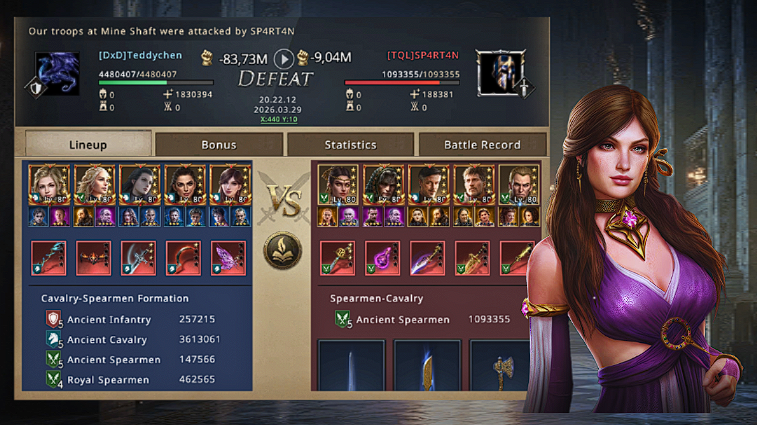This screenshot has width=757, height=425.
Task: Open the Bonus tab
Action: [219, 144]
